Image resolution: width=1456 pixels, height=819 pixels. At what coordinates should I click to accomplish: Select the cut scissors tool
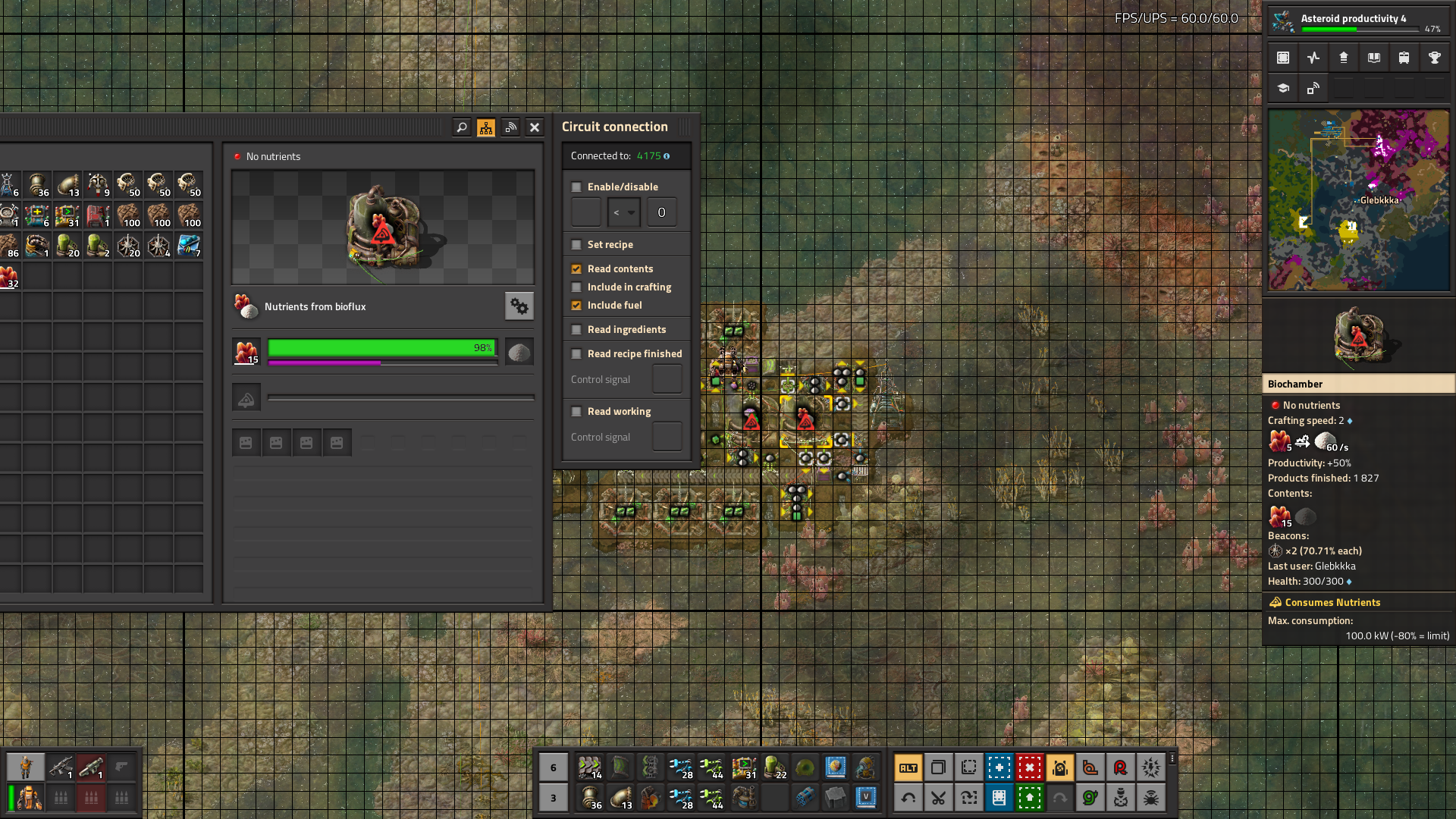(x=938, y=798)
